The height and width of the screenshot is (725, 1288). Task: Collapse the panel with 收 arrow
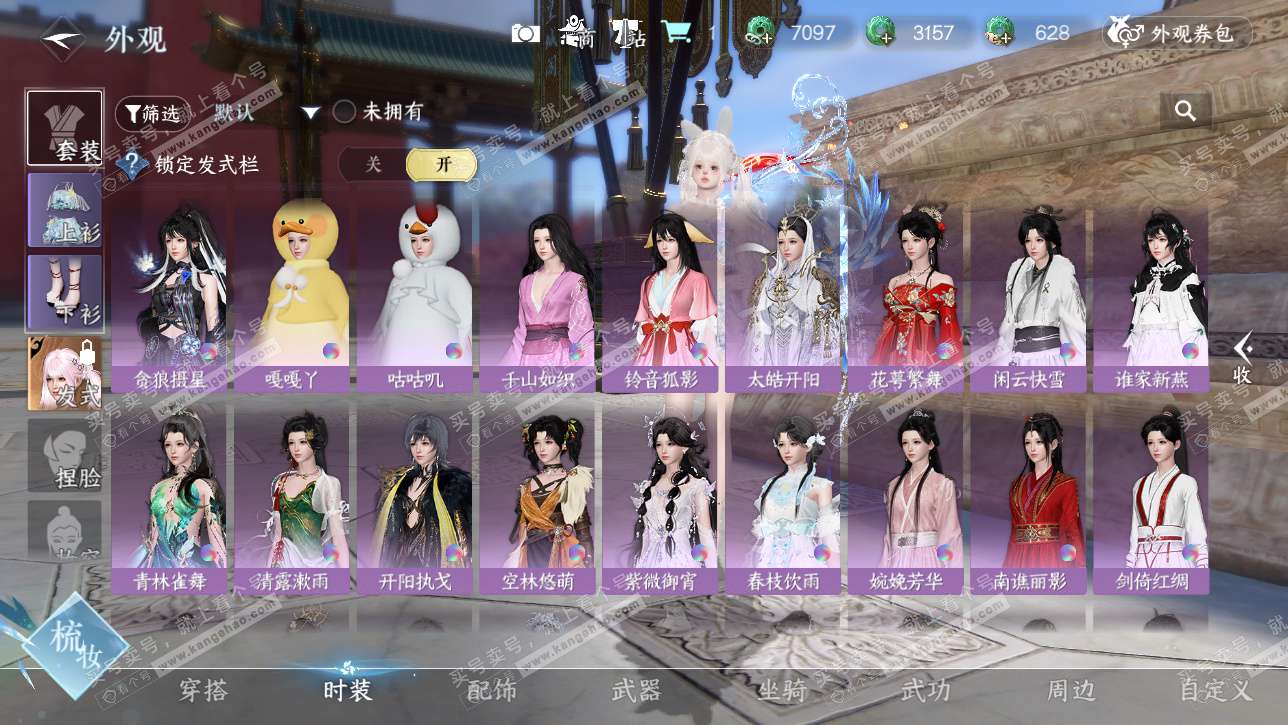click(x=1243, y=359)
